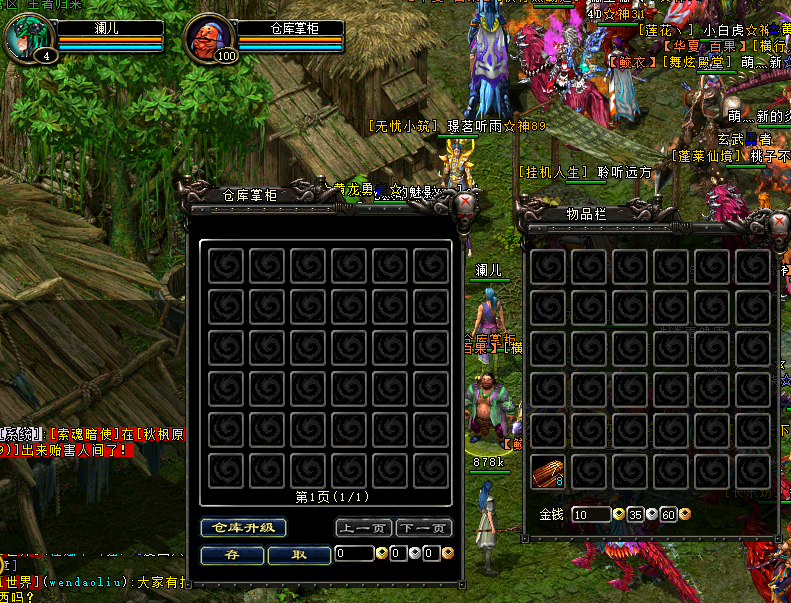The image size is (791, 603).
Task: Select the 仓库掌柜 target portrait
Action: (206, 38)
